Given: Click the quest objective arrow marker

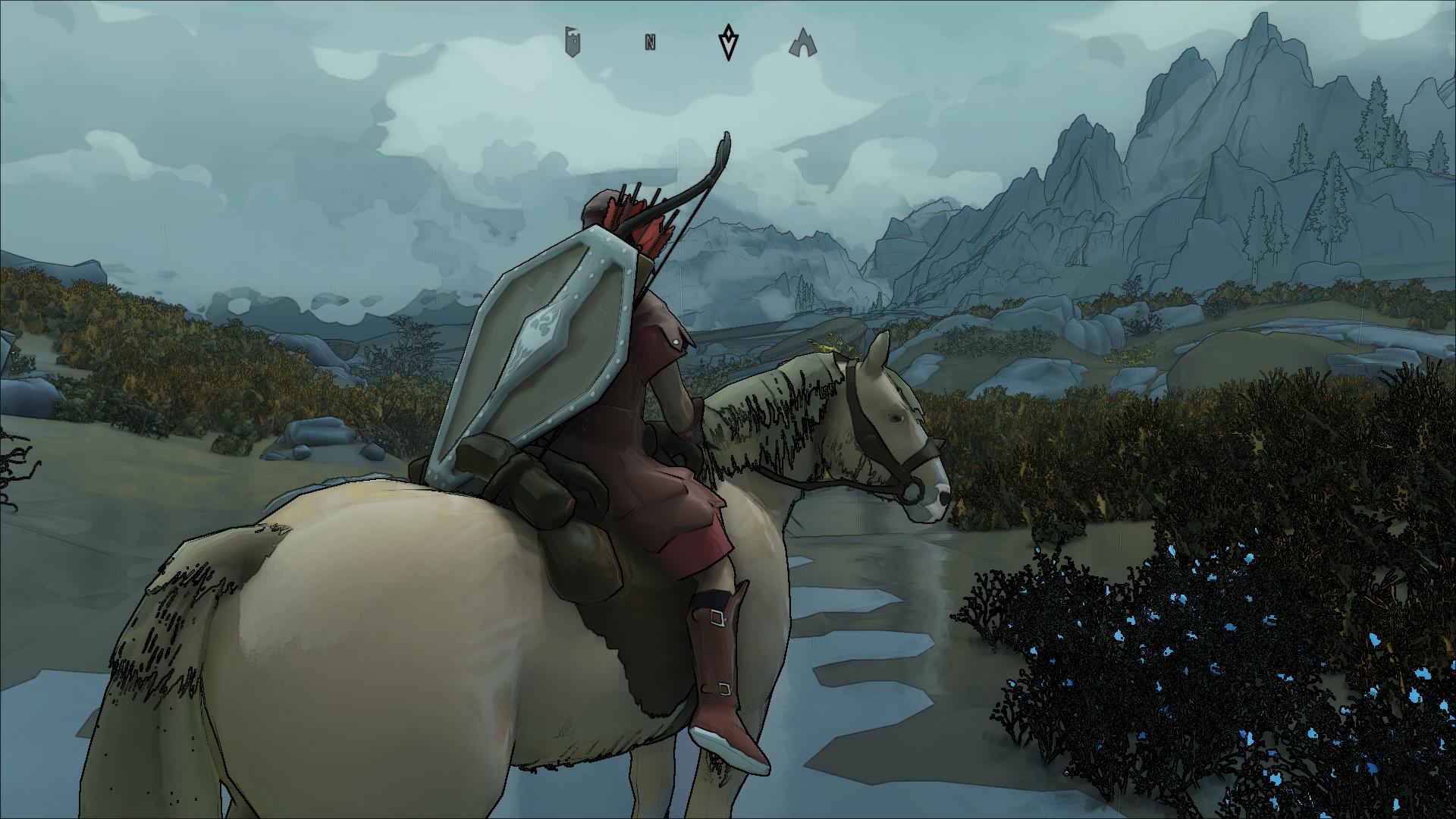Looking at the screenshot, I should point(728,42).
